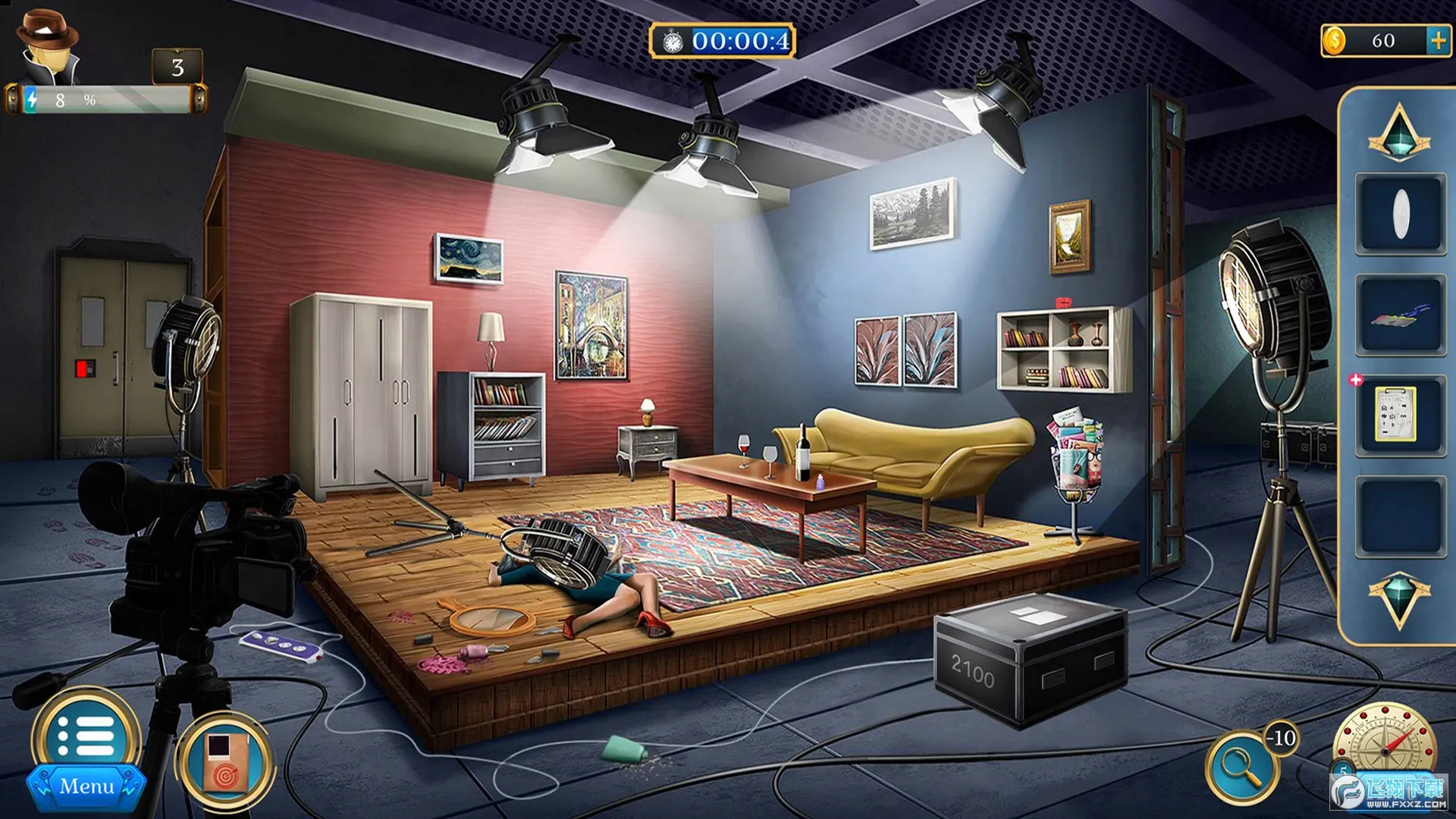Select the clipboard checklist item slot
1456x819 pixels.
coord(1397,416)
